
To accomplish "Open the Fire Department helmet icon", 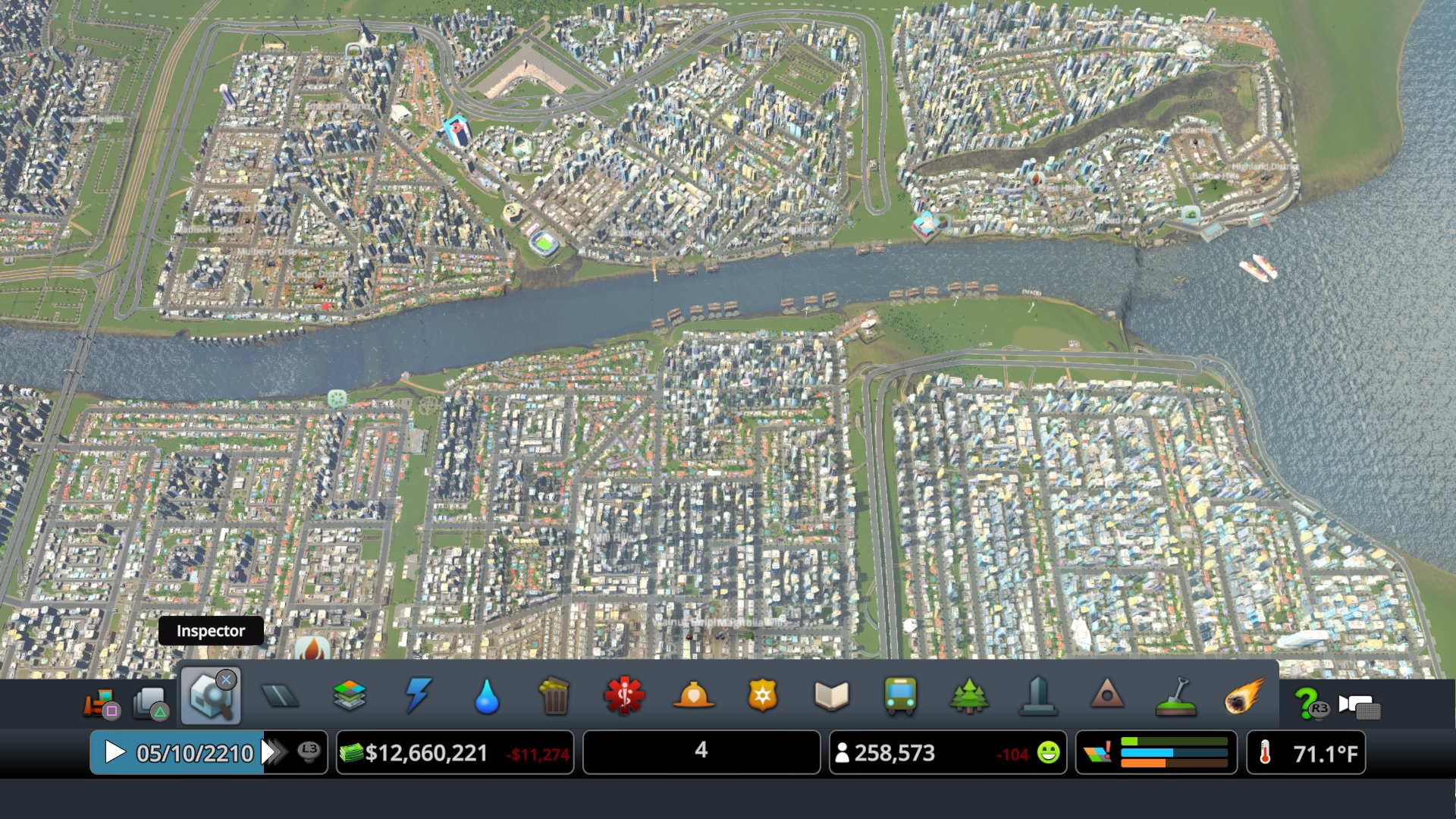I will tap(692, 698).
